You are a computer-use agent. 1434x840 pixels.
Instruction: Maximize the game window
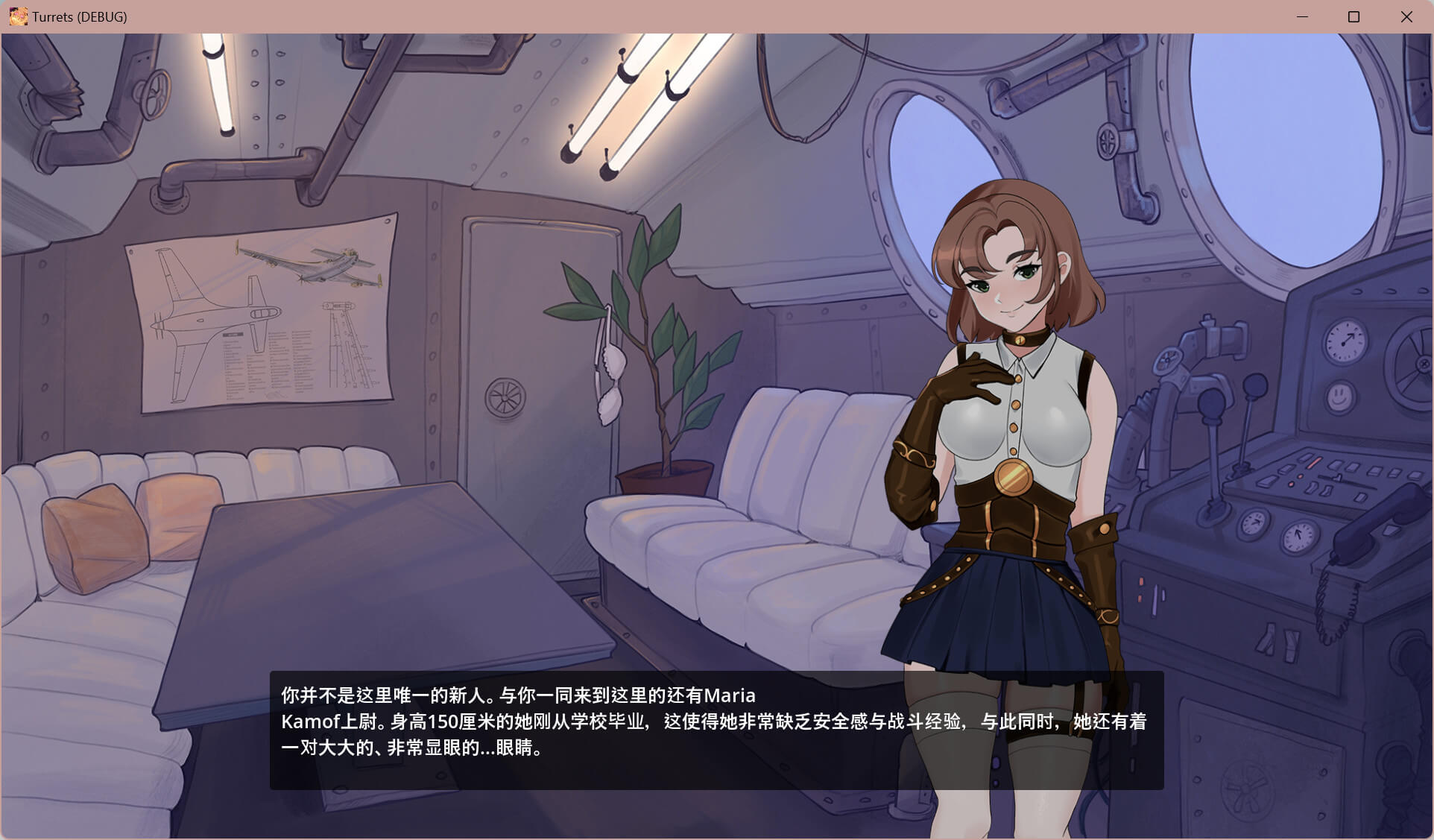pos(1354,16)
